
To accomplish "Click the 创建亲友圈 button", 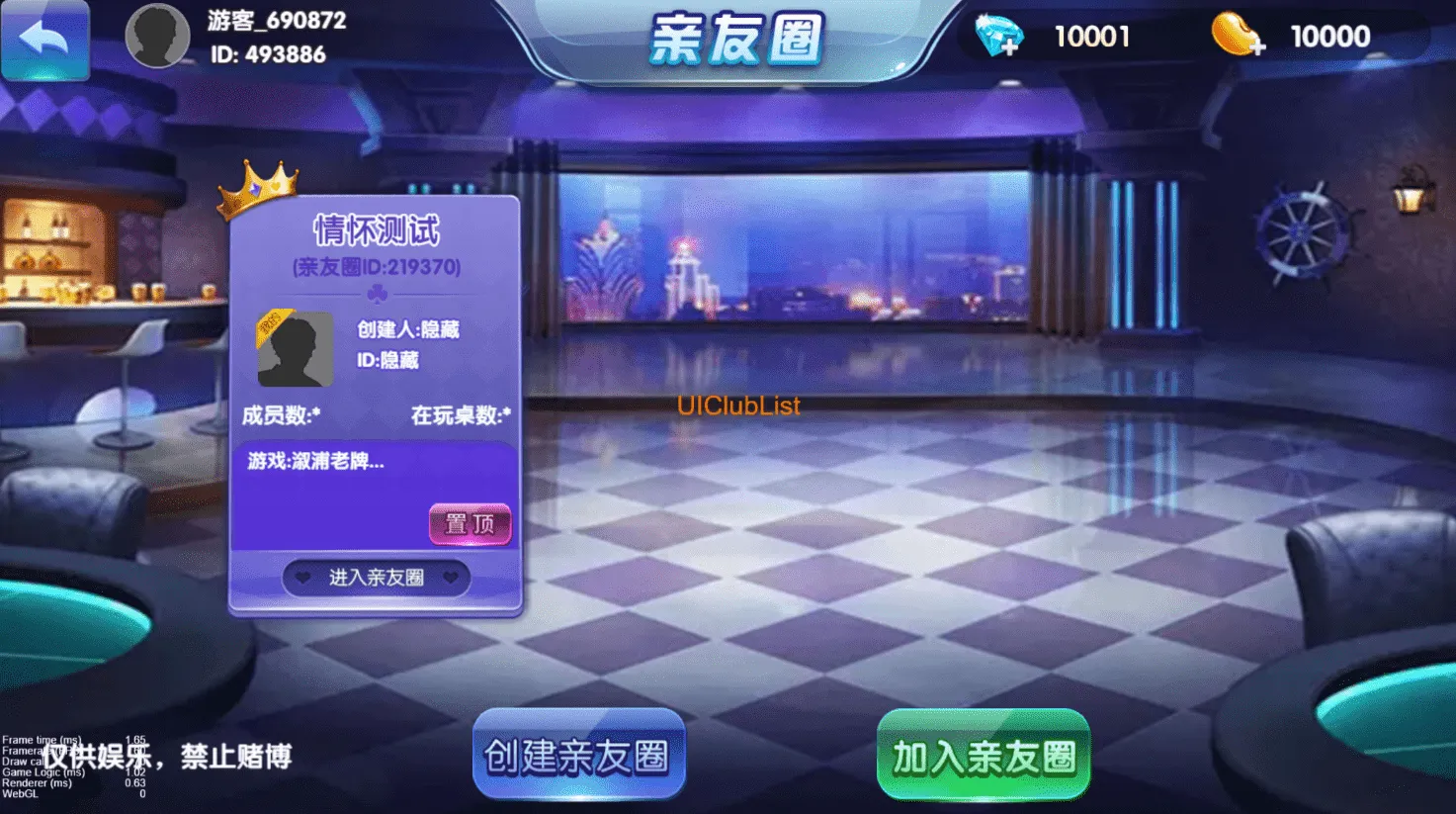I will (x=578, y=755).
